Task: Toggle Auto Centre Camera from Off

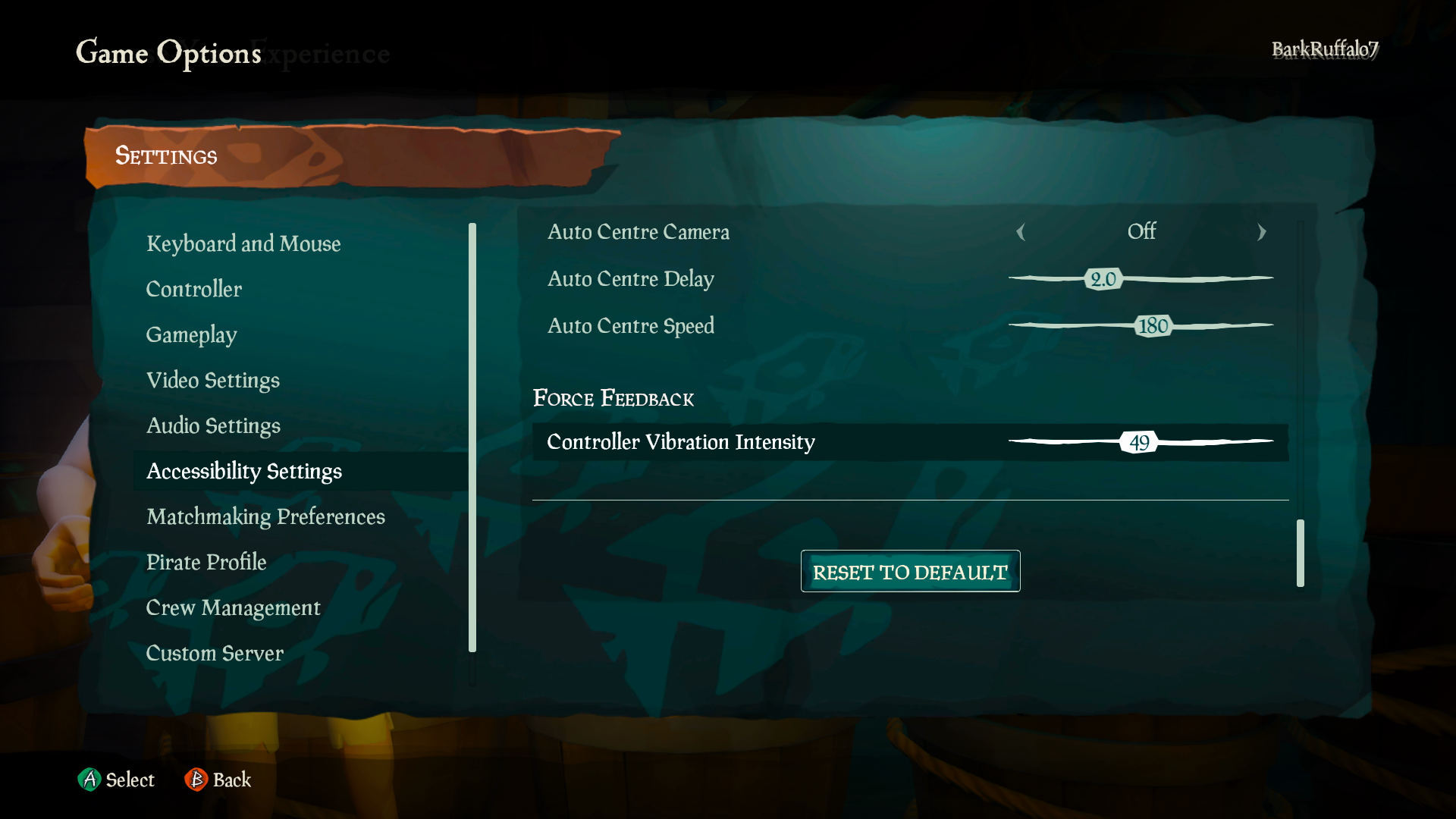Action: (1141, 233)
